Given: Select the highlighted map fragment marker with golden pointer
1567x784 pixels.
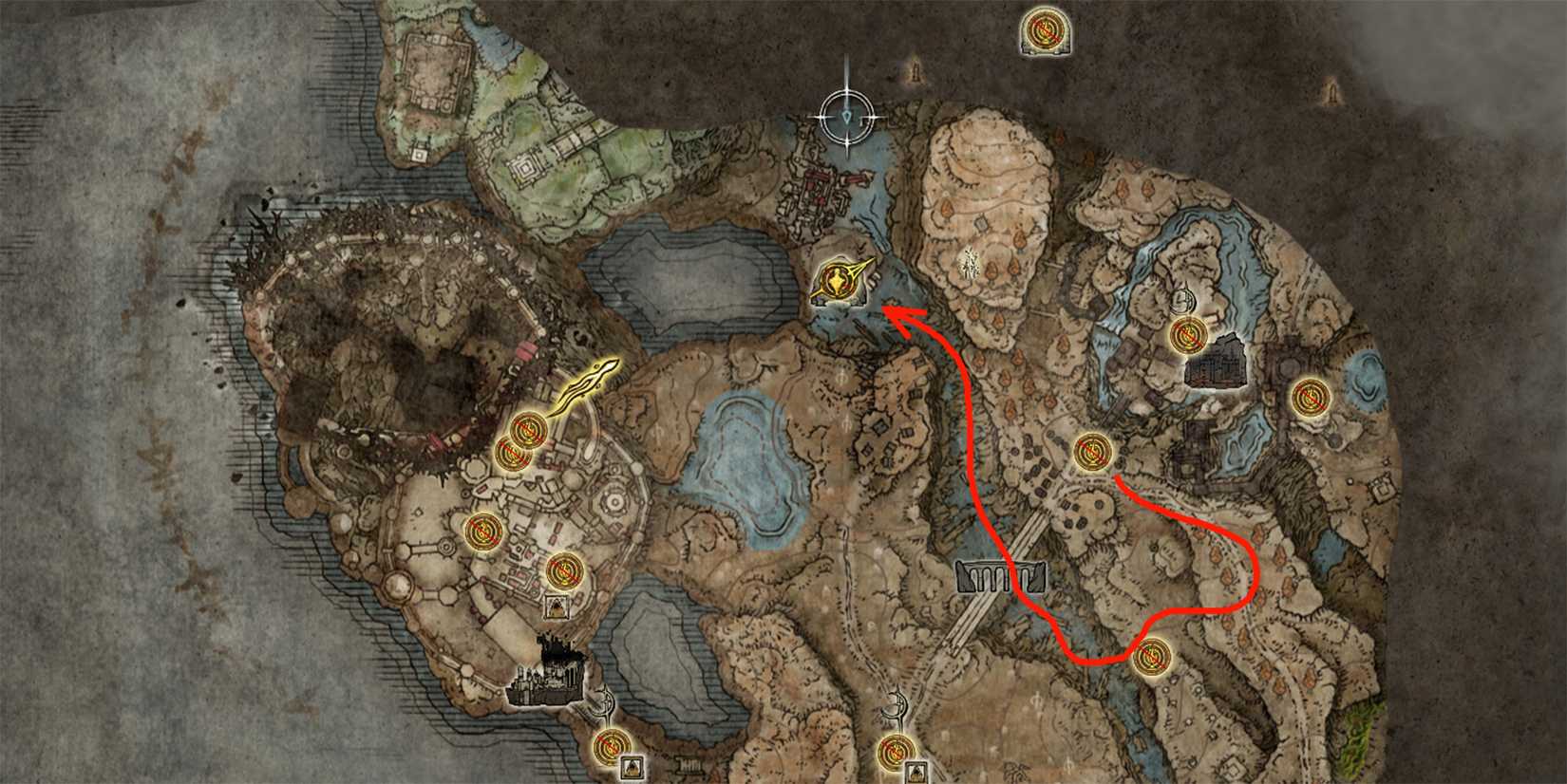Looking at the screenshot, I should pos(840,282).
